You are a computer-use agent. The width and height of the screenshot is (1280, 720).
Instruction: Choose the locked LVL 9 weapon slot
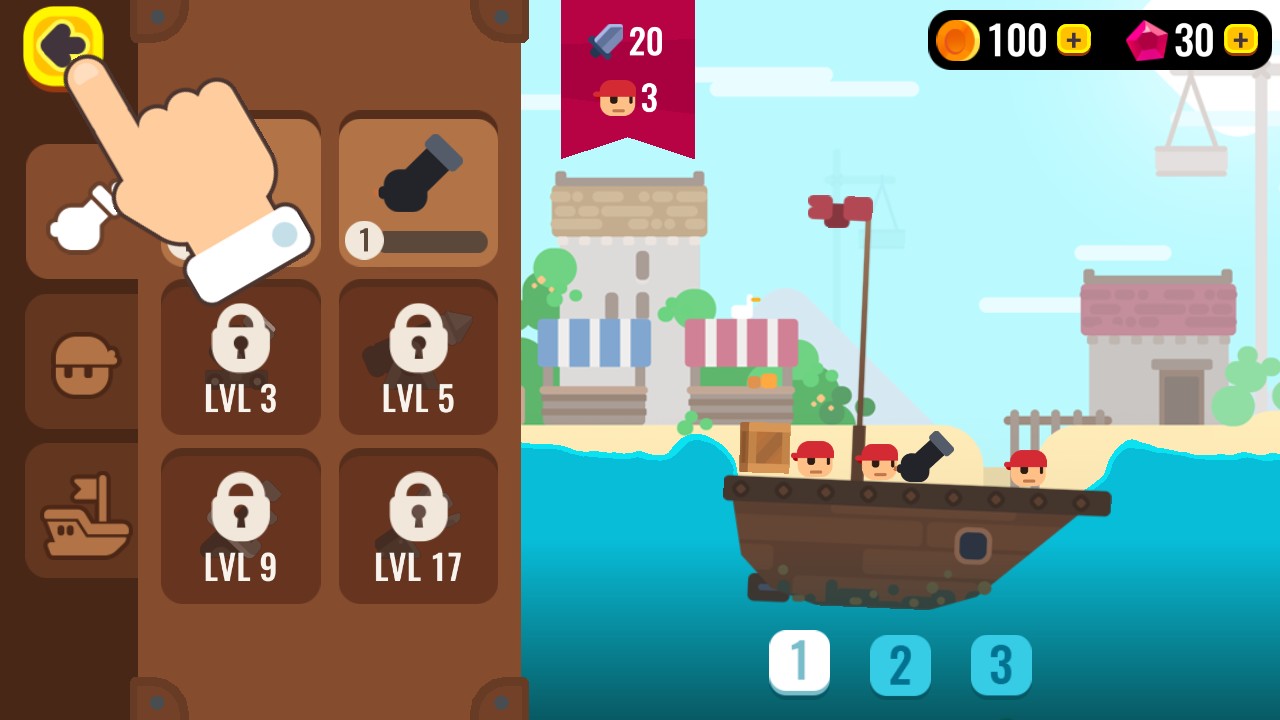240,527
